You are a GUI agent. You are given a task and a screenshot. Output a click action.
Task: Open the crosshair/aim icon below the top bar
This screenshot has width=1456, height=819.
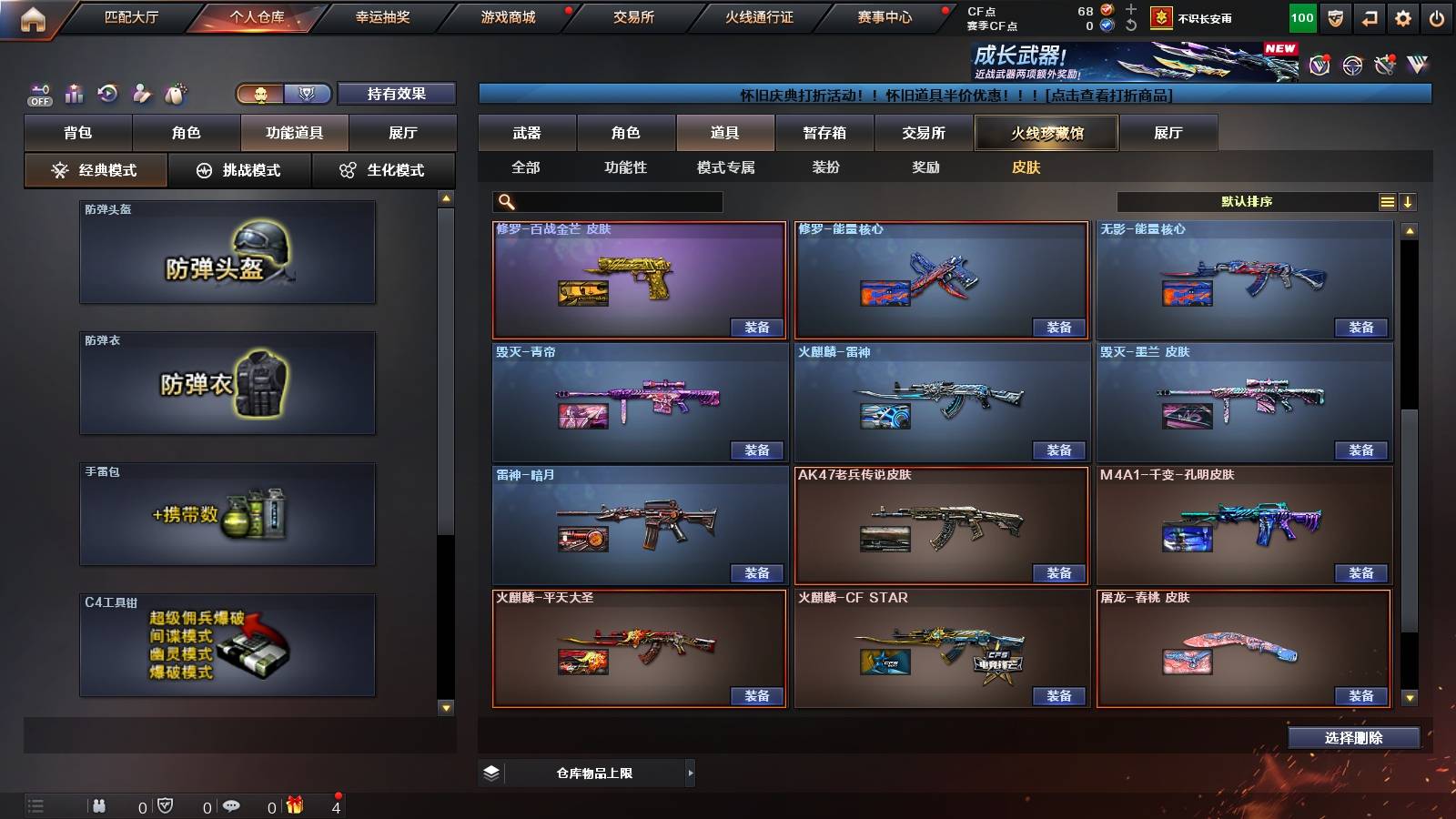(x=1352, y=64)
